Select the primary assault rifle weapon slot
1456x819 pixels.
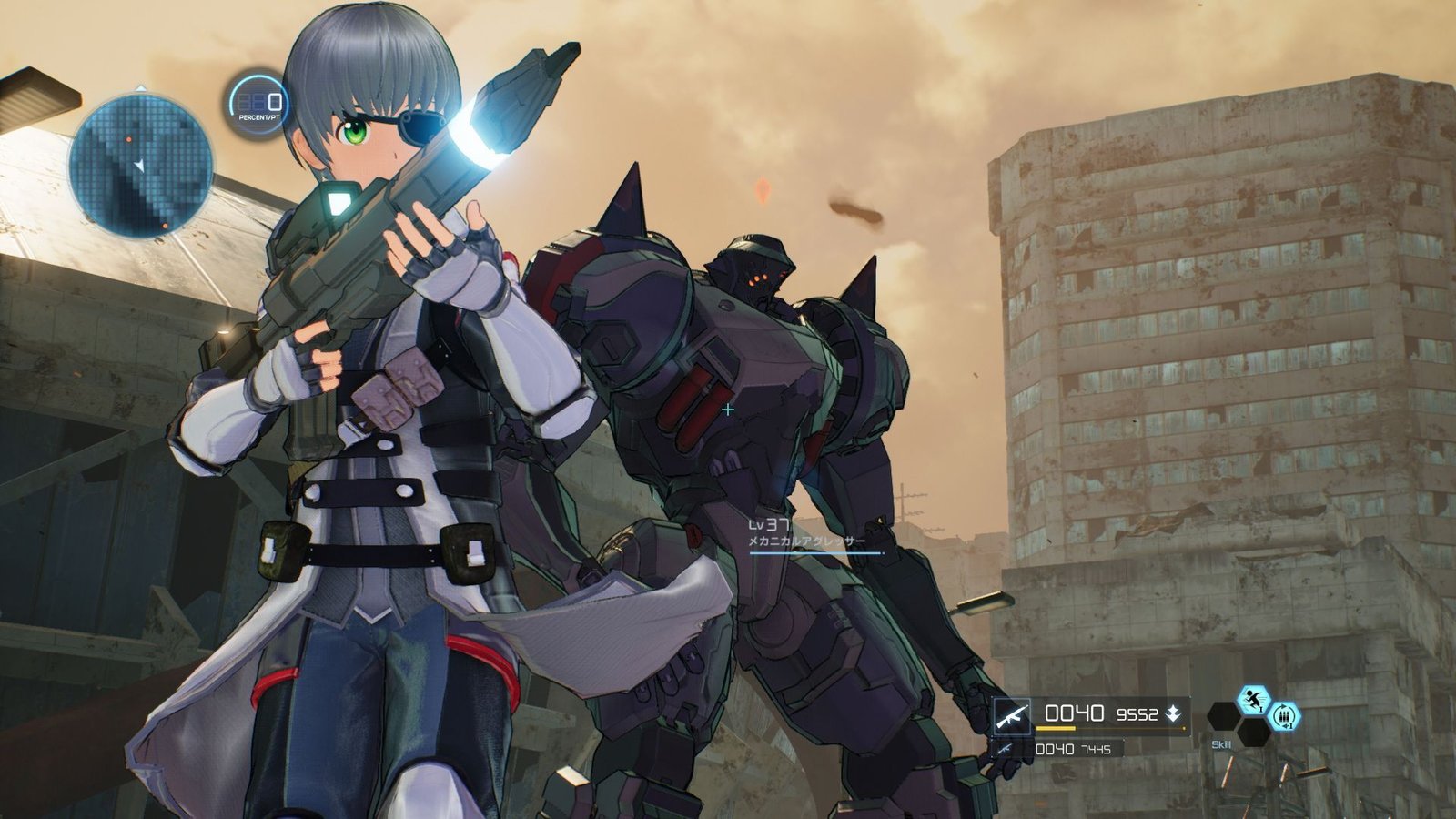click(x=1012, y=715)
